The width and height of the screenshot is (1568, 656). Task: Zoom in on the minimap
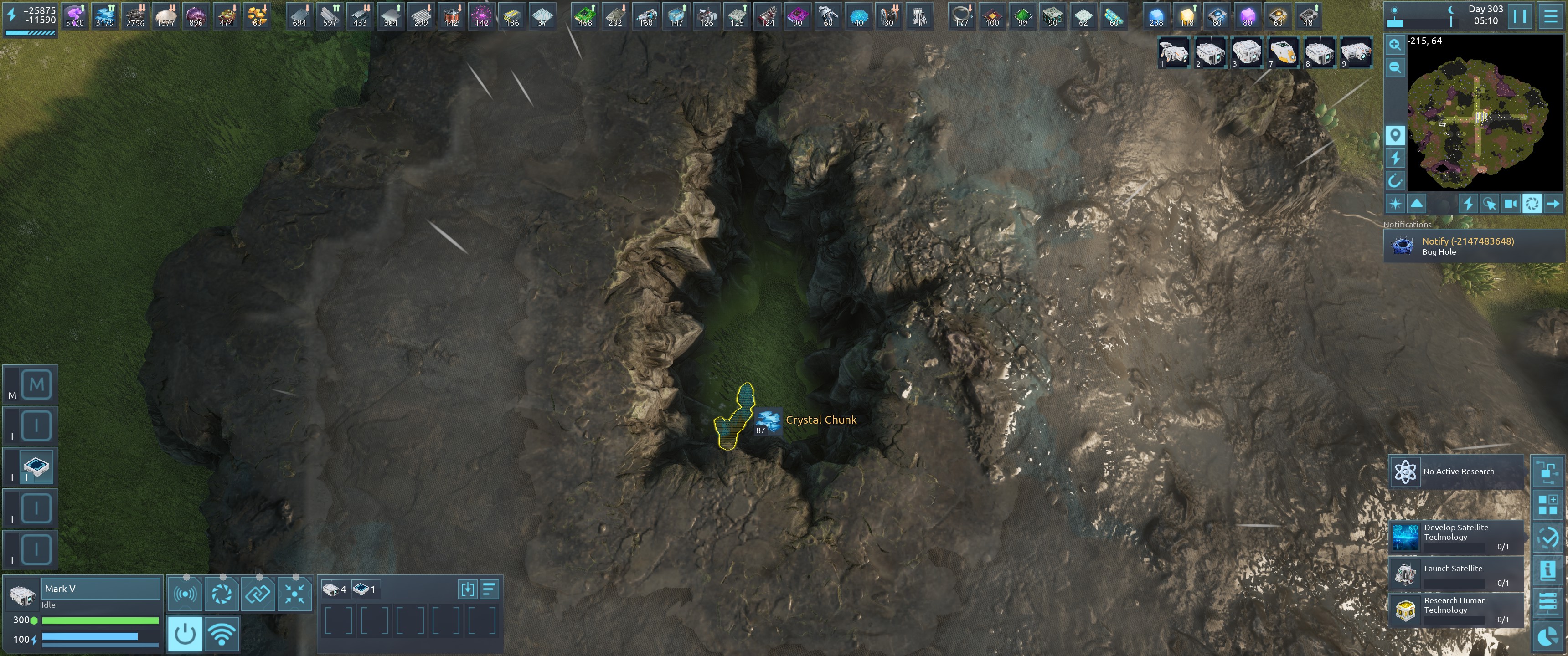click(x=1395, y=45)
